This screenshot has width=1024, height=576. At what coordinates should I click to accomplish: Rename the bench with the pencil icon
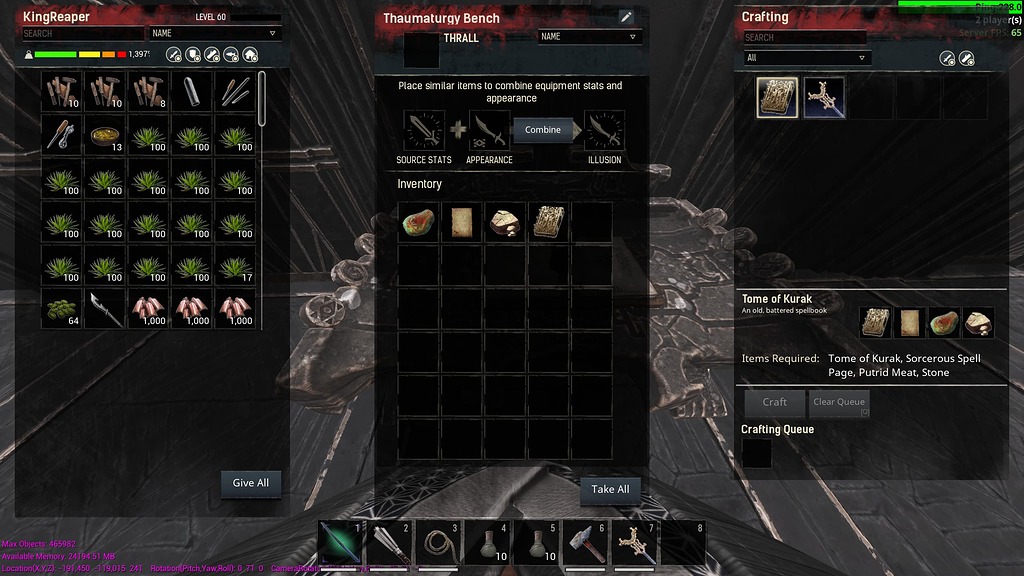(x=626, y=17)
